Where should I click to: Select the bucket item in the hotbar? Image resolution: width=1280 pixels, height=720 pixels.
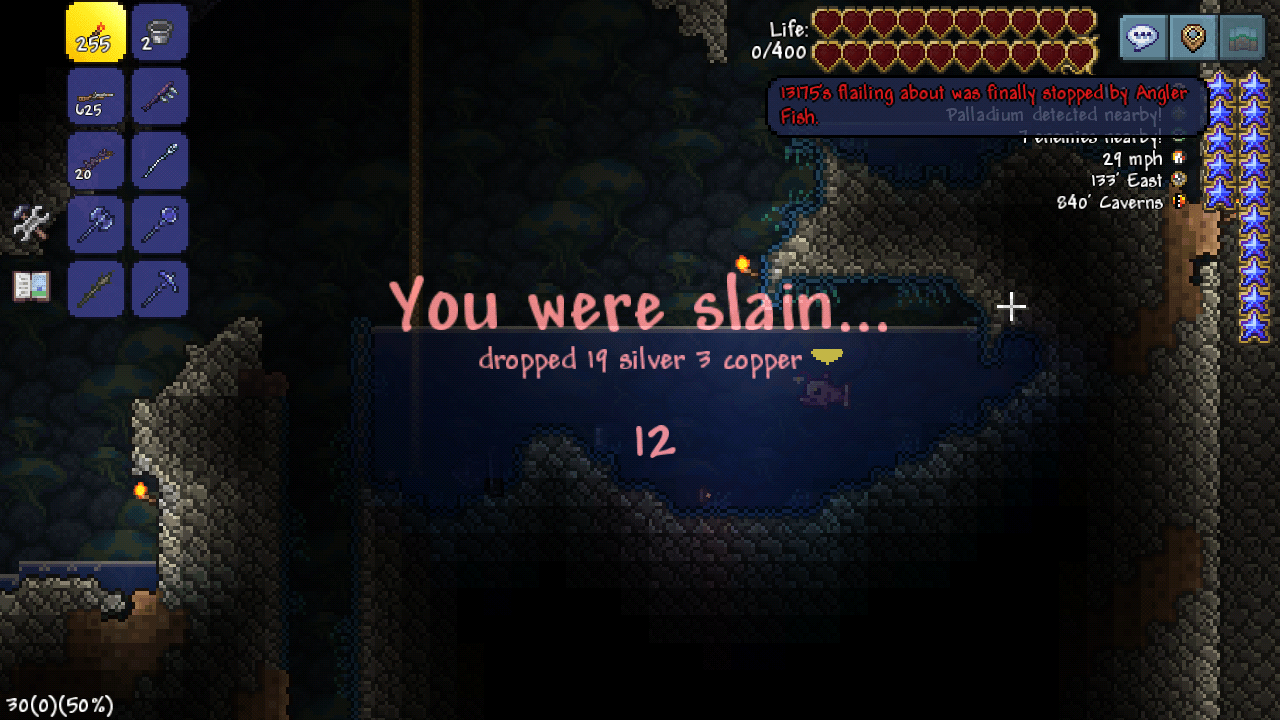[x=159, y=32]
